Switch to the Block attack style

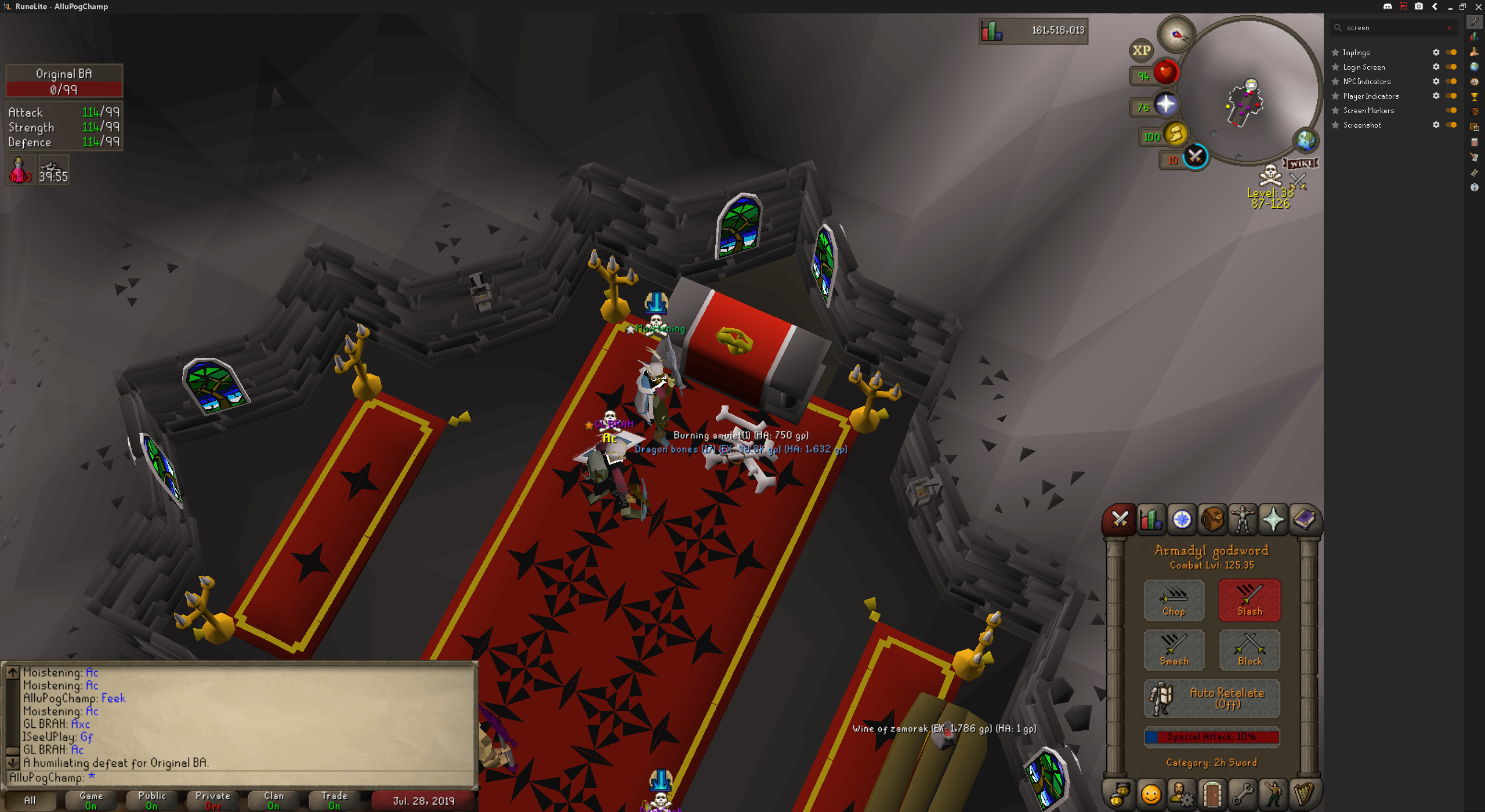(x=1249, y=650)
